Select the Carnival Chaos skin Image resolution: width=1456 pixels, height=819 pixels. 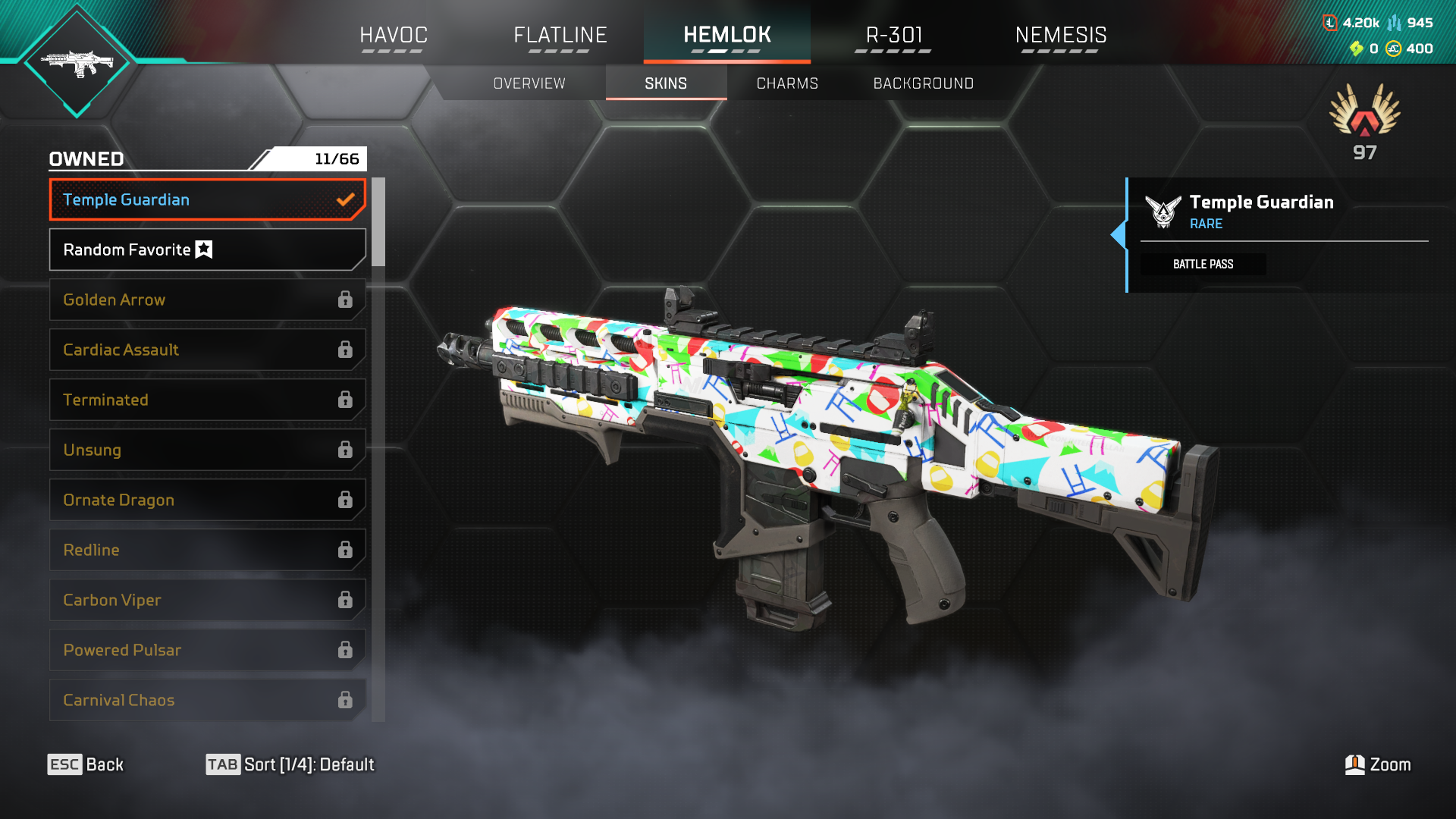click(x=207, y=700)
